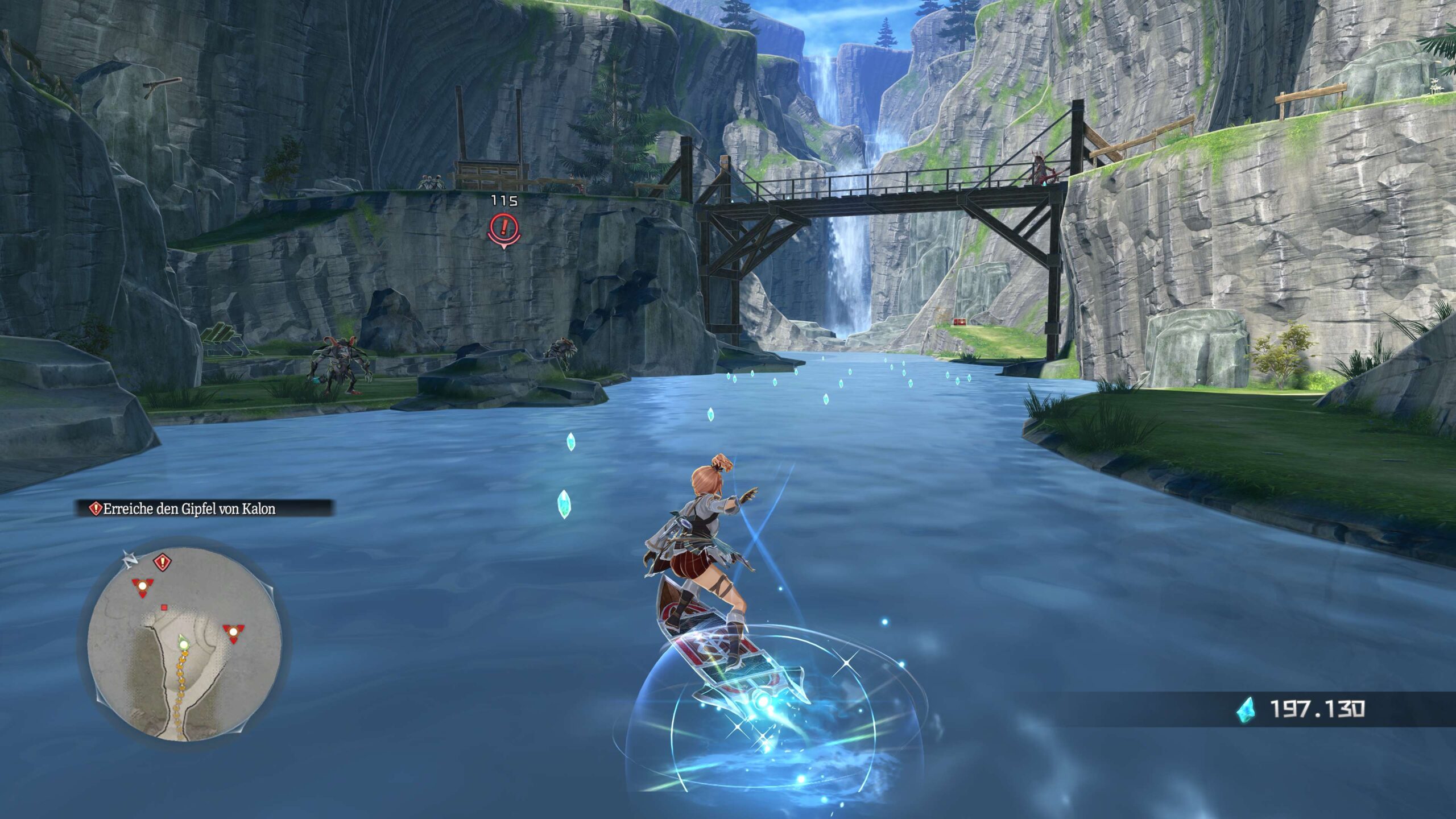
Task: Select the red exclamation quest marker on the minimap
Action: click(x=163, y=563)
